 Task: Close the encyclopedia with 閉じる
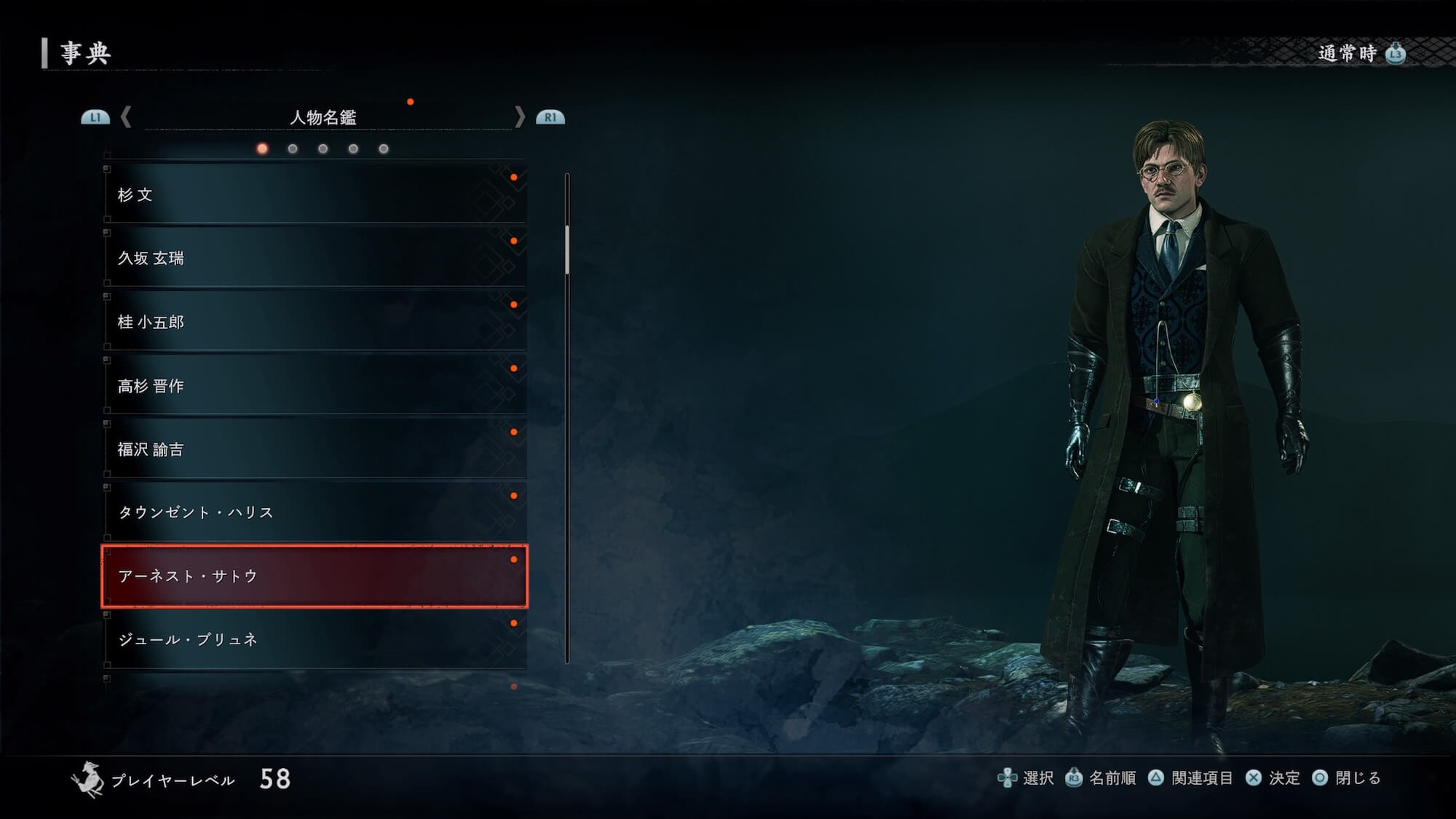point(1346,778)
